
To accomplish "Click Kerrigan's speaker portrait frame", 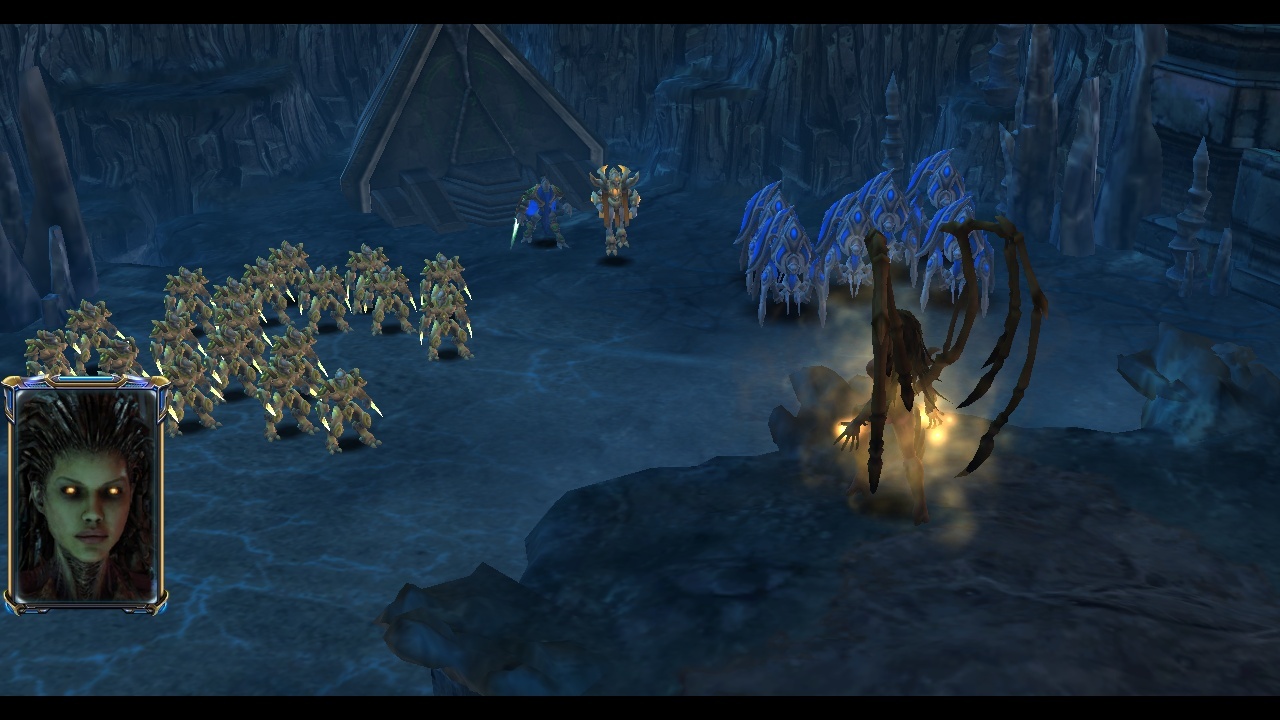I will click(x=85, y=494).
